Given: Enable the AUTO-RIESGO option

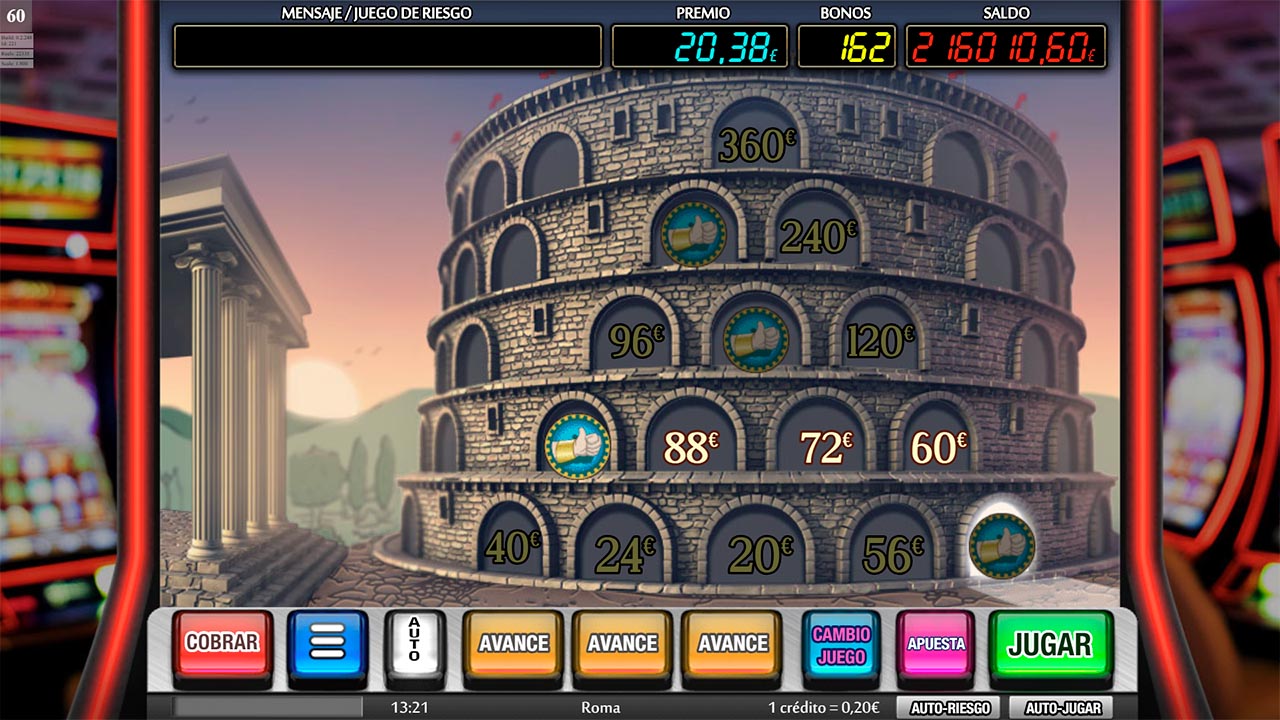Looking at the screenshot, I should tap(949, 708).
